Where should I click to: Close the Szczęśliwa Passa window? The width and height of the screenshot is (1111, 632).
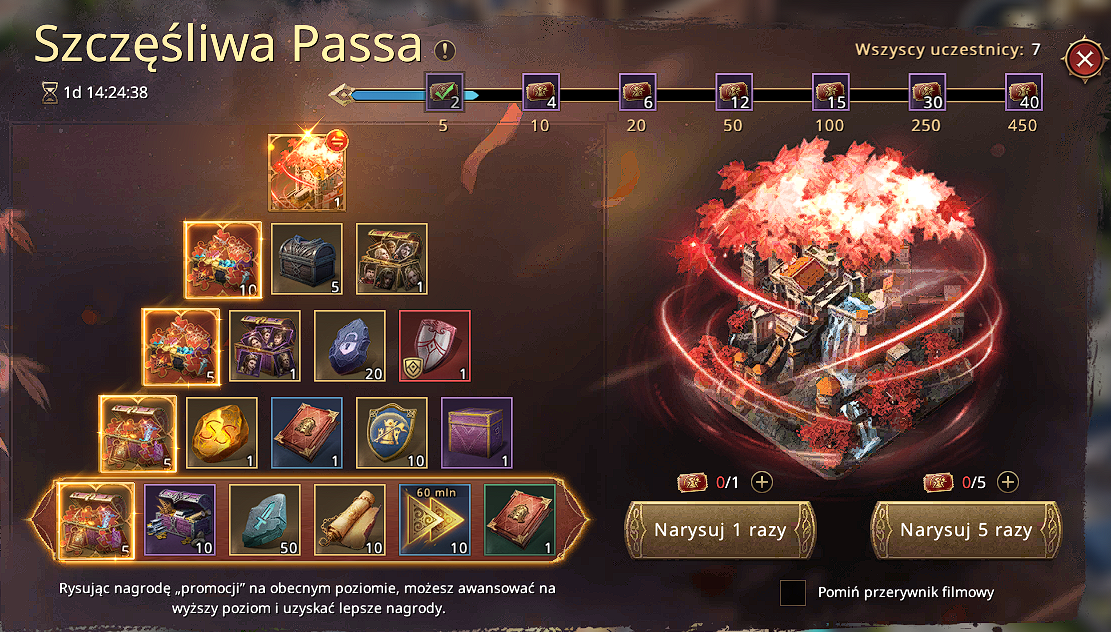[x=1083, y=59]
